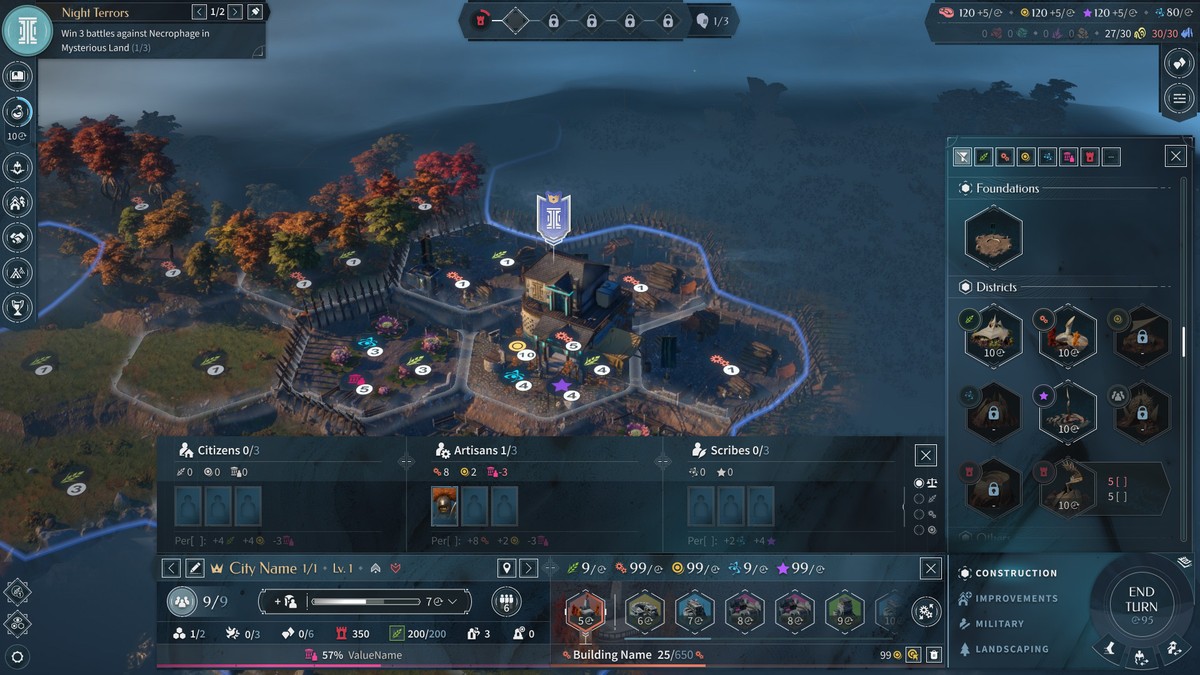Close the construction panel
The image size is (1200, 675).
(x=1176, y=156)
